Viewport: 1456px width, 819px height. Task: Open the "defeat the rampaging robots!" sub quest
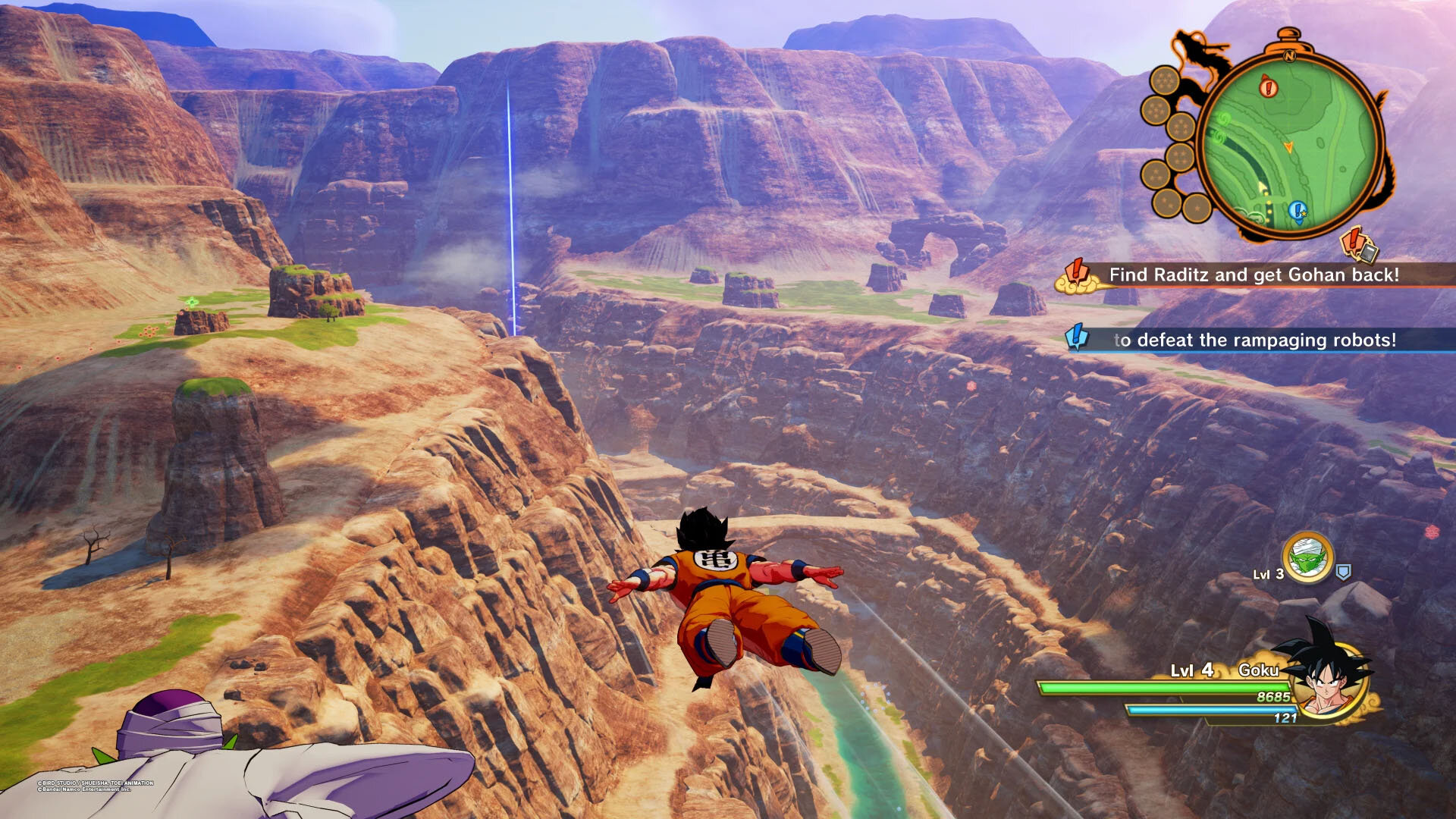pos(1254,340)
